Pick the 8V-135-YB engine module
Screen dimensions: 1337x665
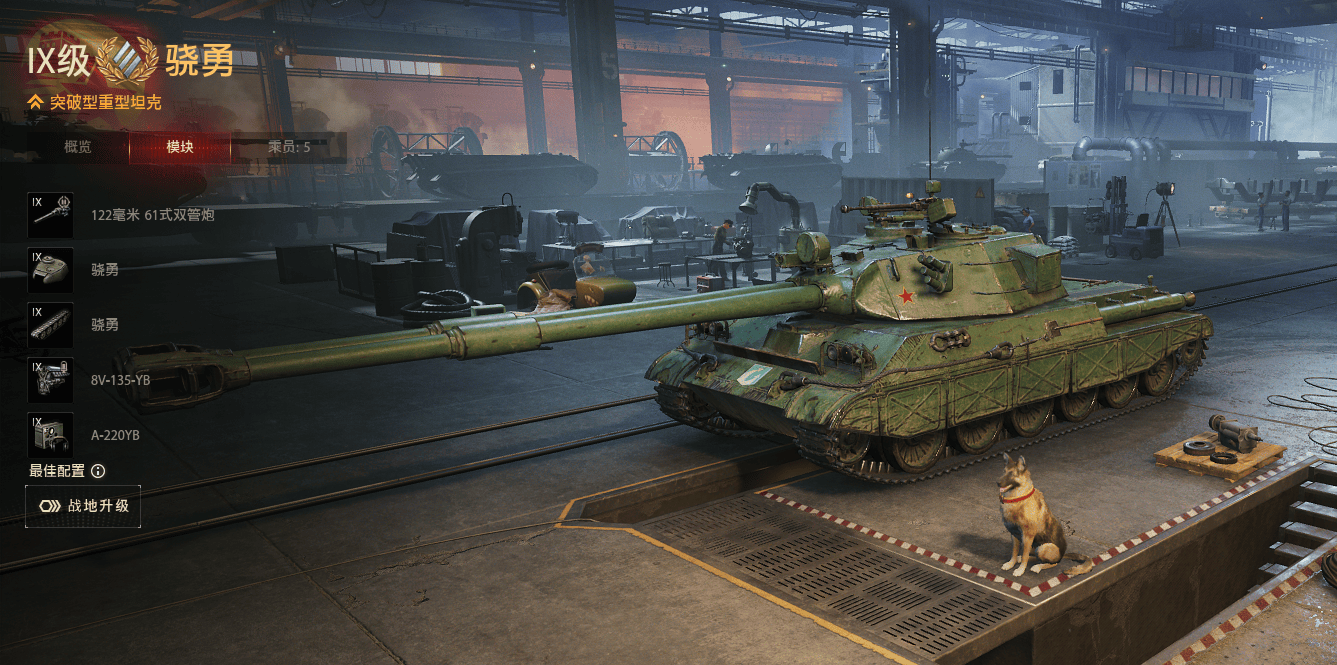[x=50, y=380]
